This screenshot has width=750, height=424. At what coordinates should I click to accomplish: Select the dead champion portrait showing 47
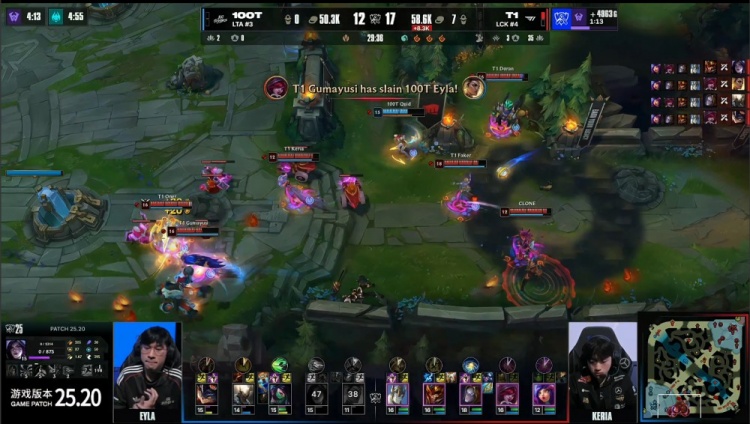coord(316,393)
